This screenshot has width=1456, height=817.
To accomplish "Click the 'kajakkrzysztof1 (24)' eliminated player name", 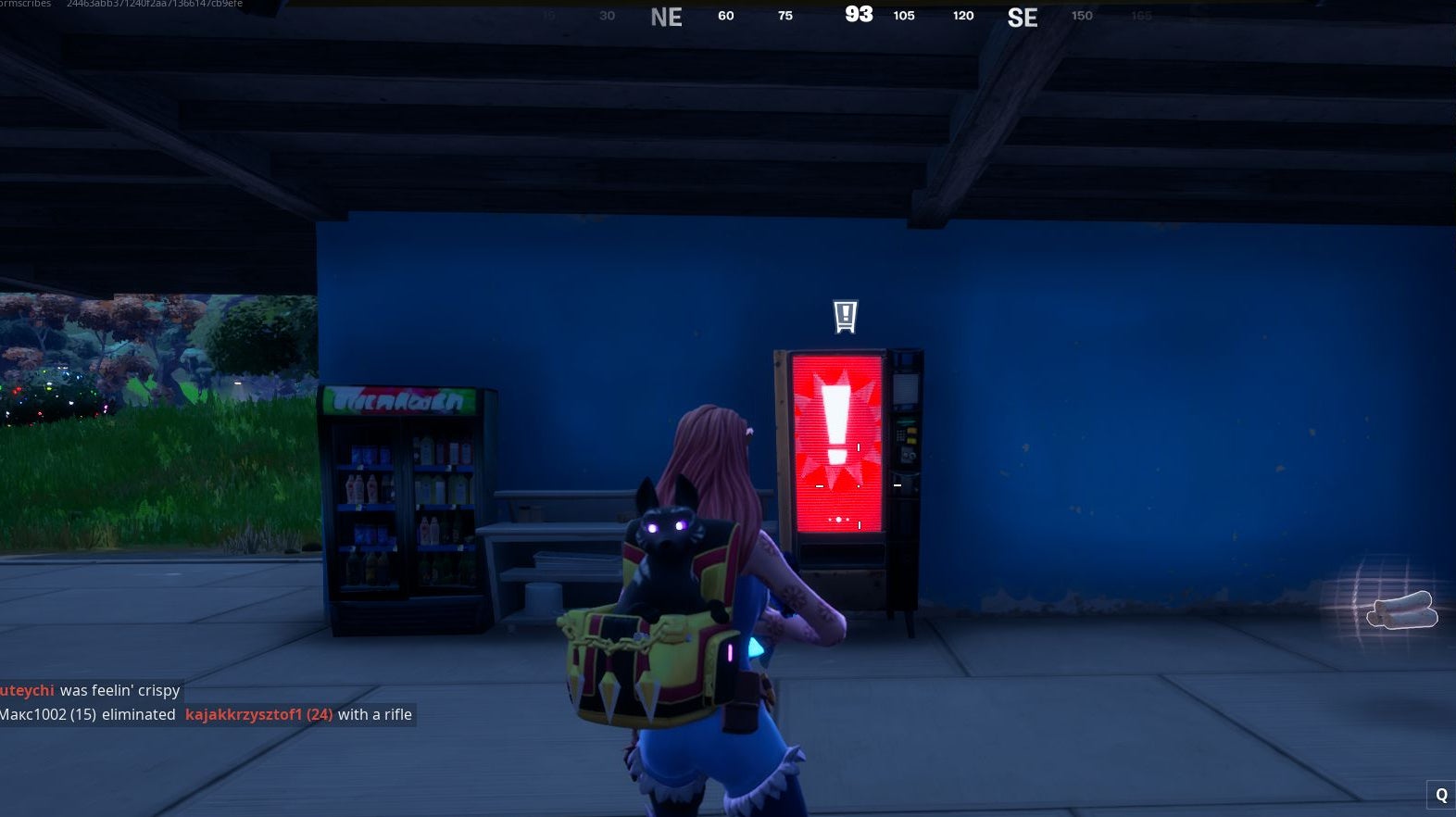I will pos(260,714).
